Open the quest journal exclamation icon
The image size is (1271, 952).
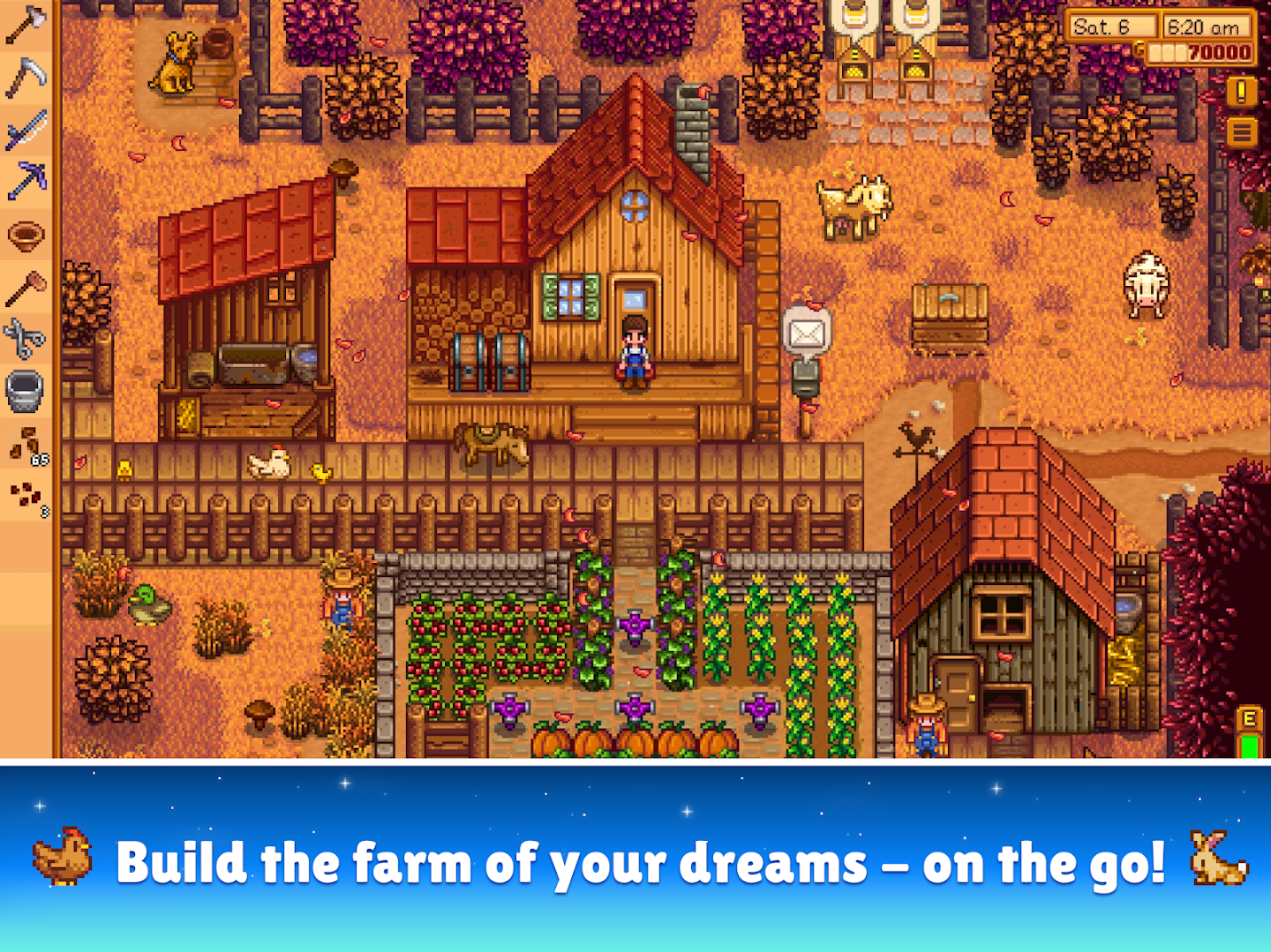(1240, 88)
